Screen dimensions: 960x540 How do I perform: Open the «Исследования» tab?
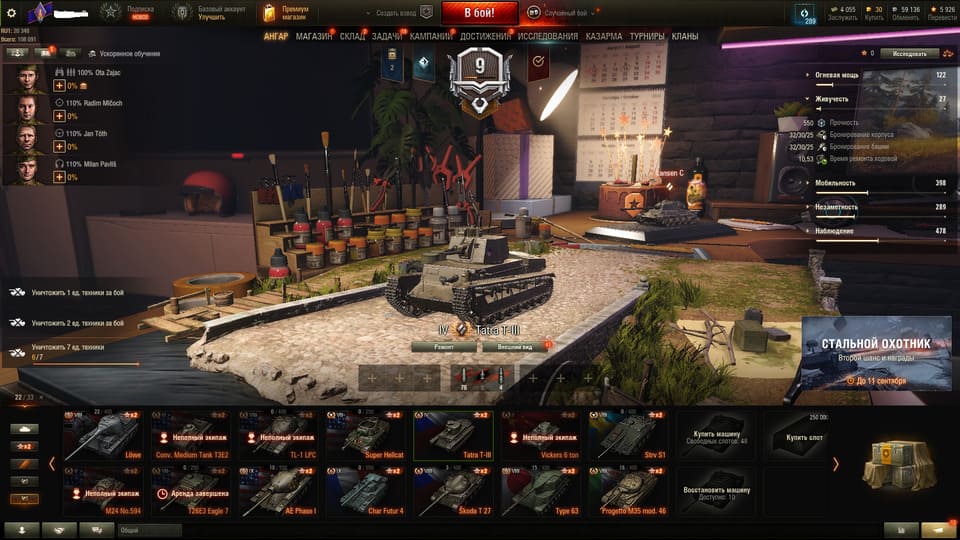pos(547,36)
